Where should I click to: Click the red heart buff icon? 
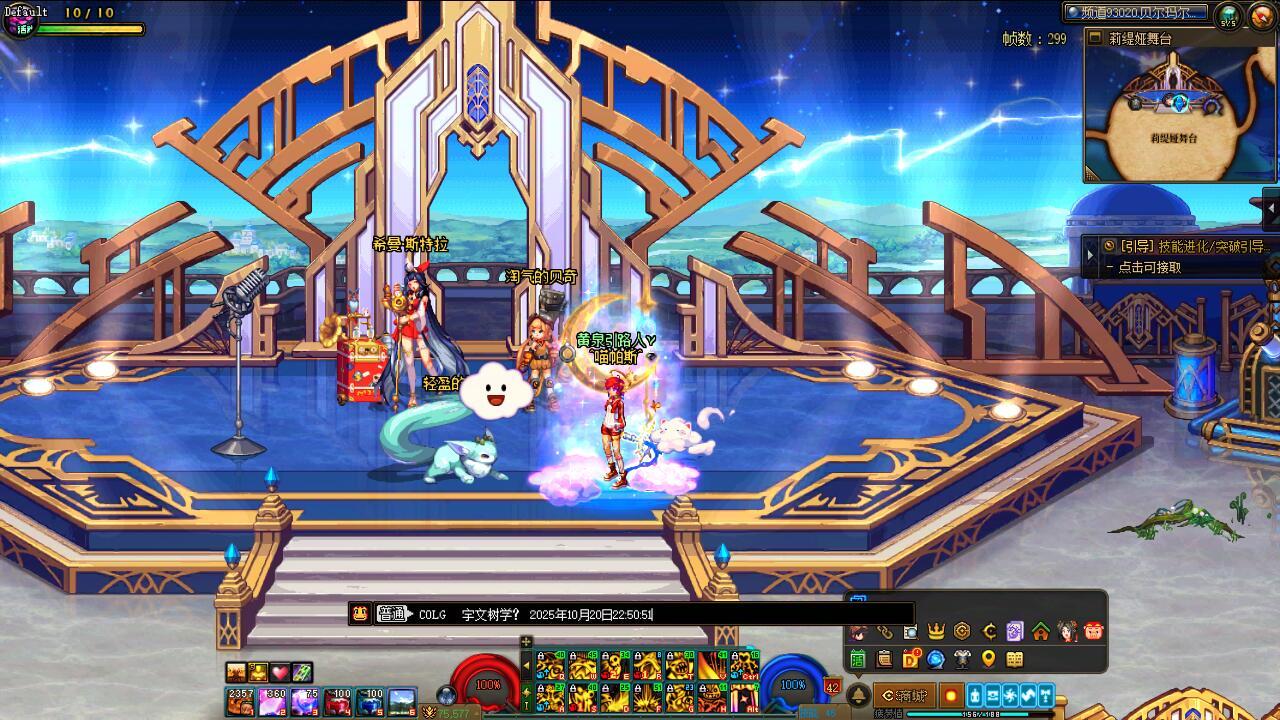(280, 672)
